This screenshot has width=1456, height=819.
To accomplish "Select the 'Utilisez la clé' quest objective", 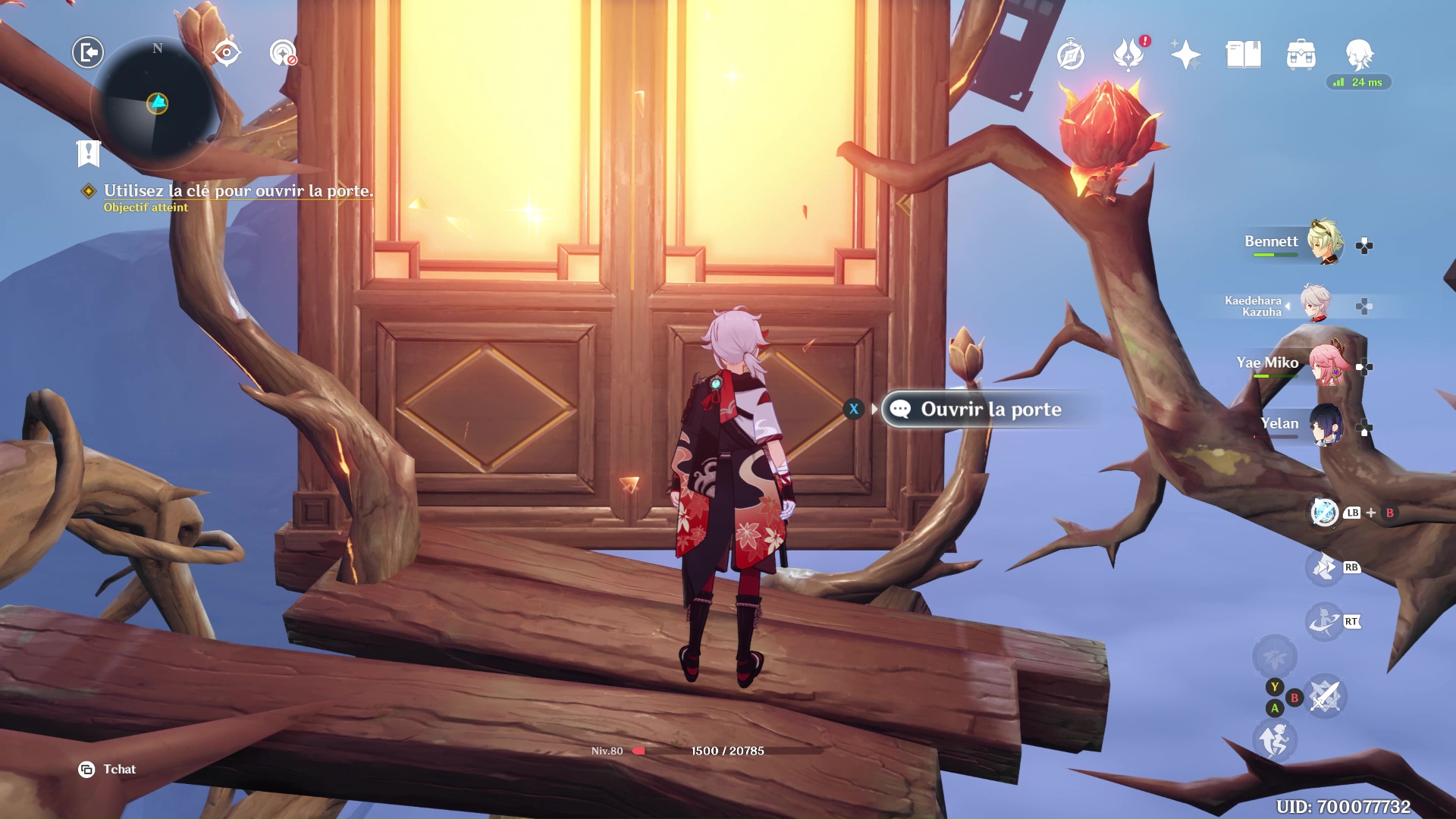I will tap(238, 191).
